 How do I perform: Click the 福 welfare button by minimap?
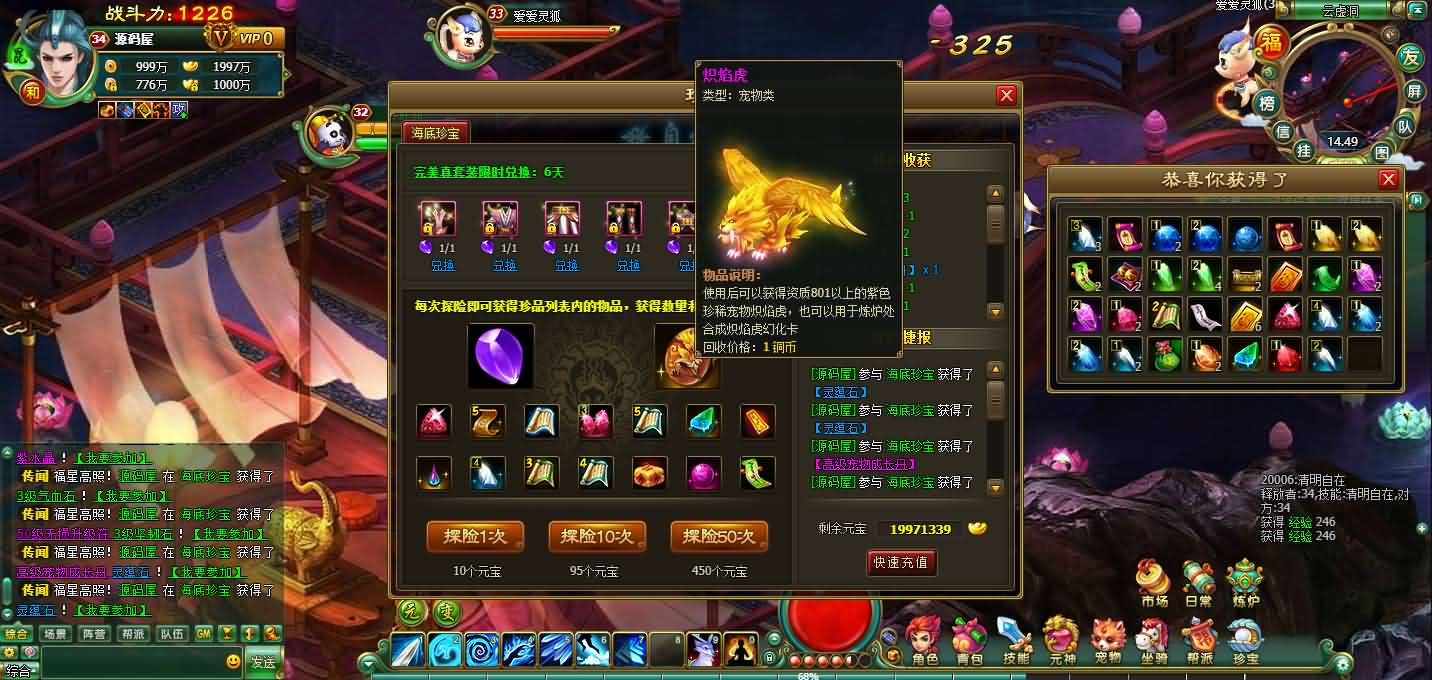tap(1271, 42)
